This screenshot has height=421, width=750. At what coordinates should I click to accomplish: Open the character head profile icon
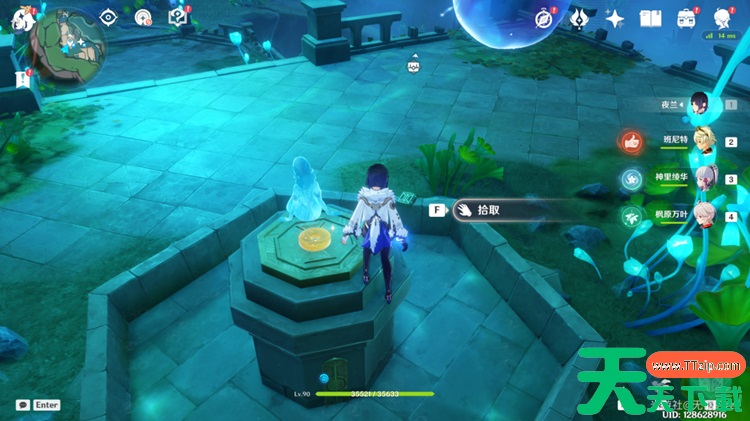[x=722, y=18]
